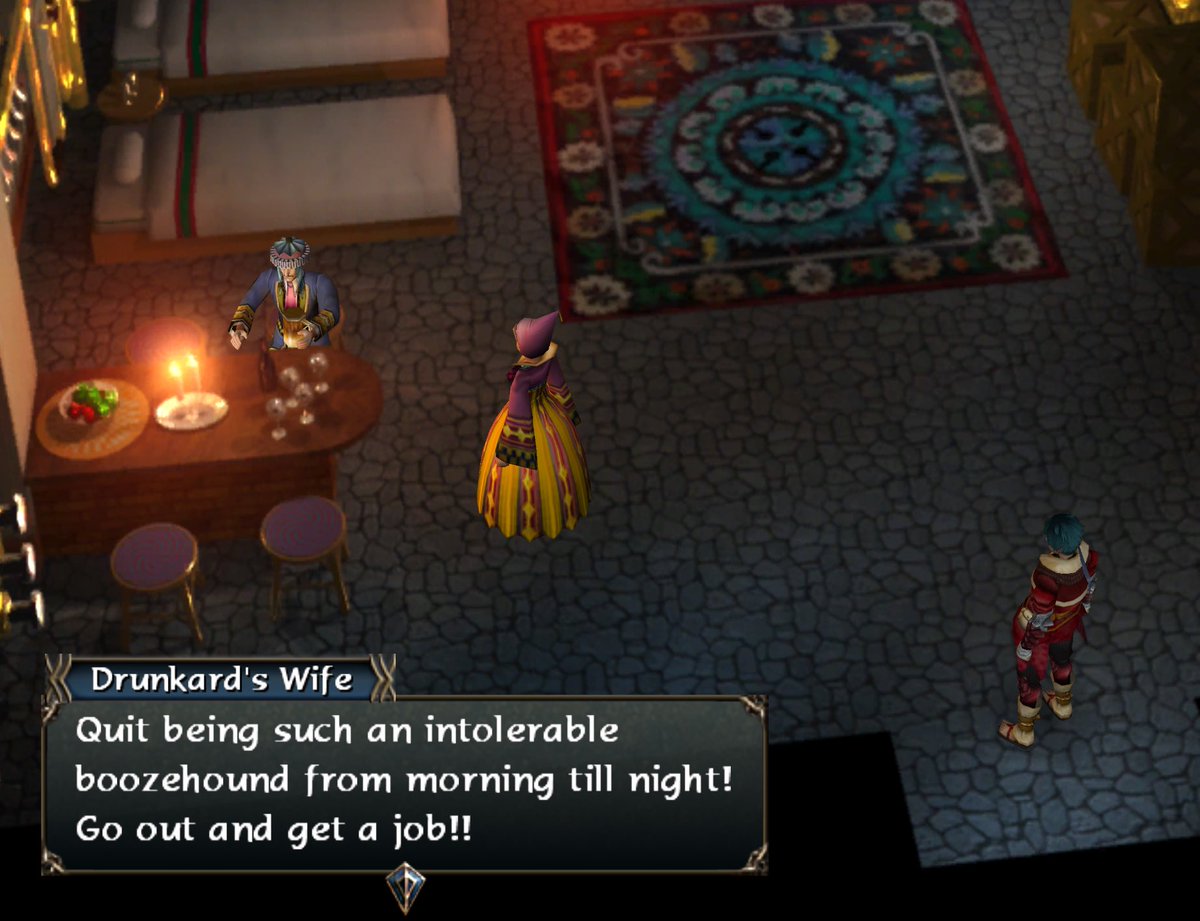Advance dialogue with the crystal arrow indicator
Image resolution: width=1200 pixels, height=921 pixels.
405,885
